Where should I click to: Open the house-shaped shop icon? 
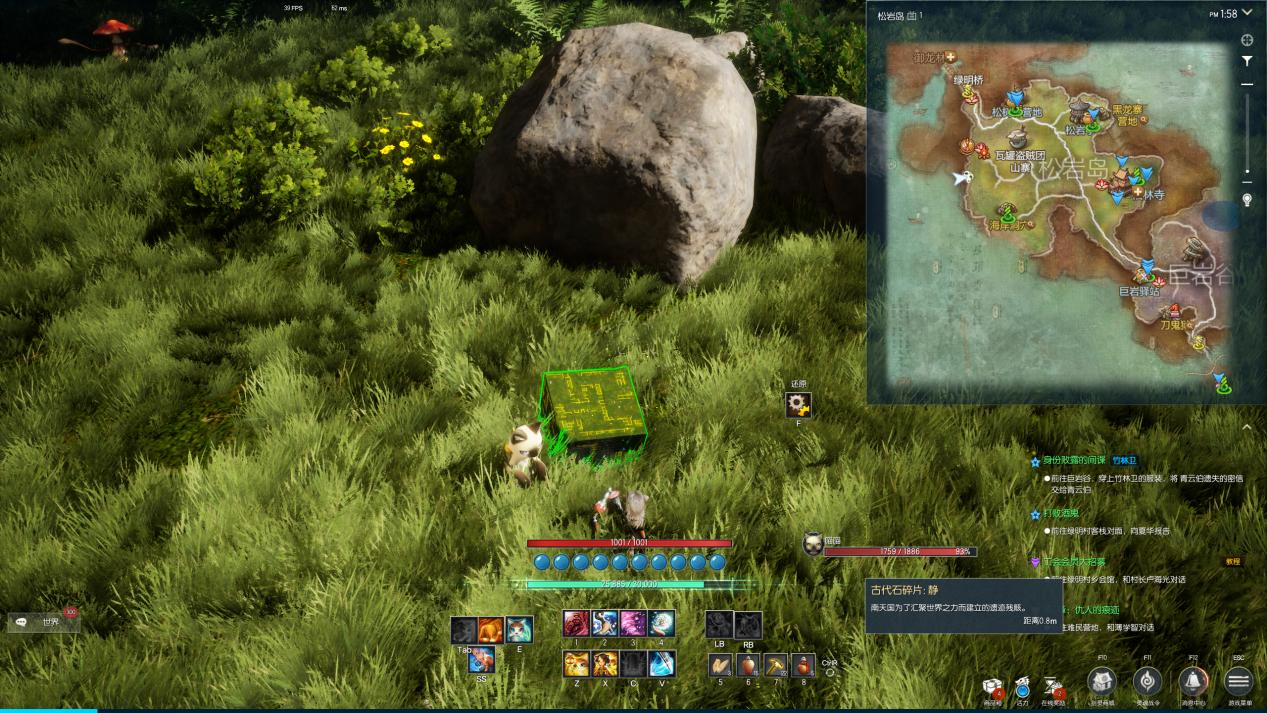(x=1101, y=682)
